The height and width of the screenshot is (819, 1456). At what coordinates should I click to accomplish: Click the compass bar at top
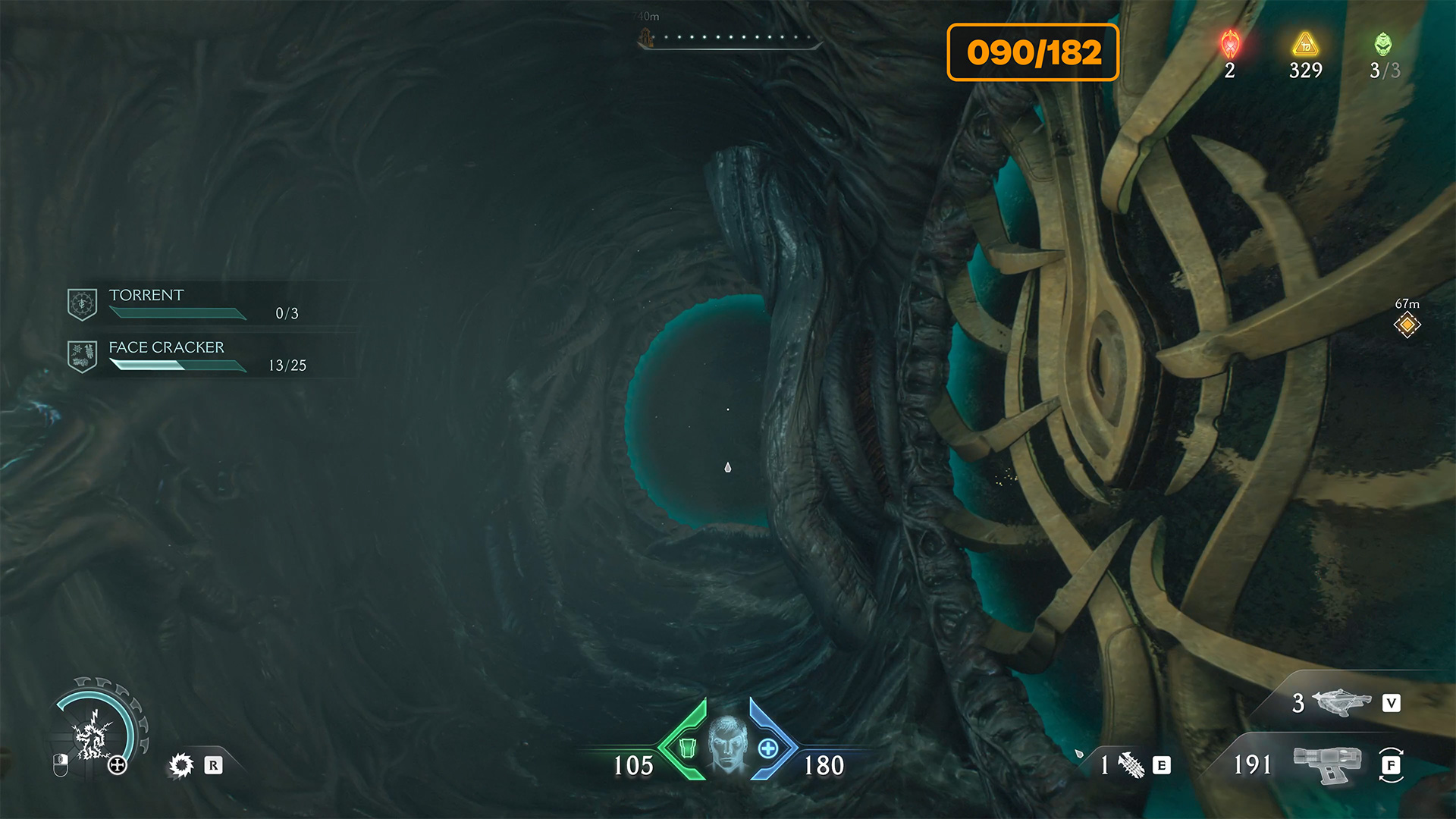tap(730, 38)
